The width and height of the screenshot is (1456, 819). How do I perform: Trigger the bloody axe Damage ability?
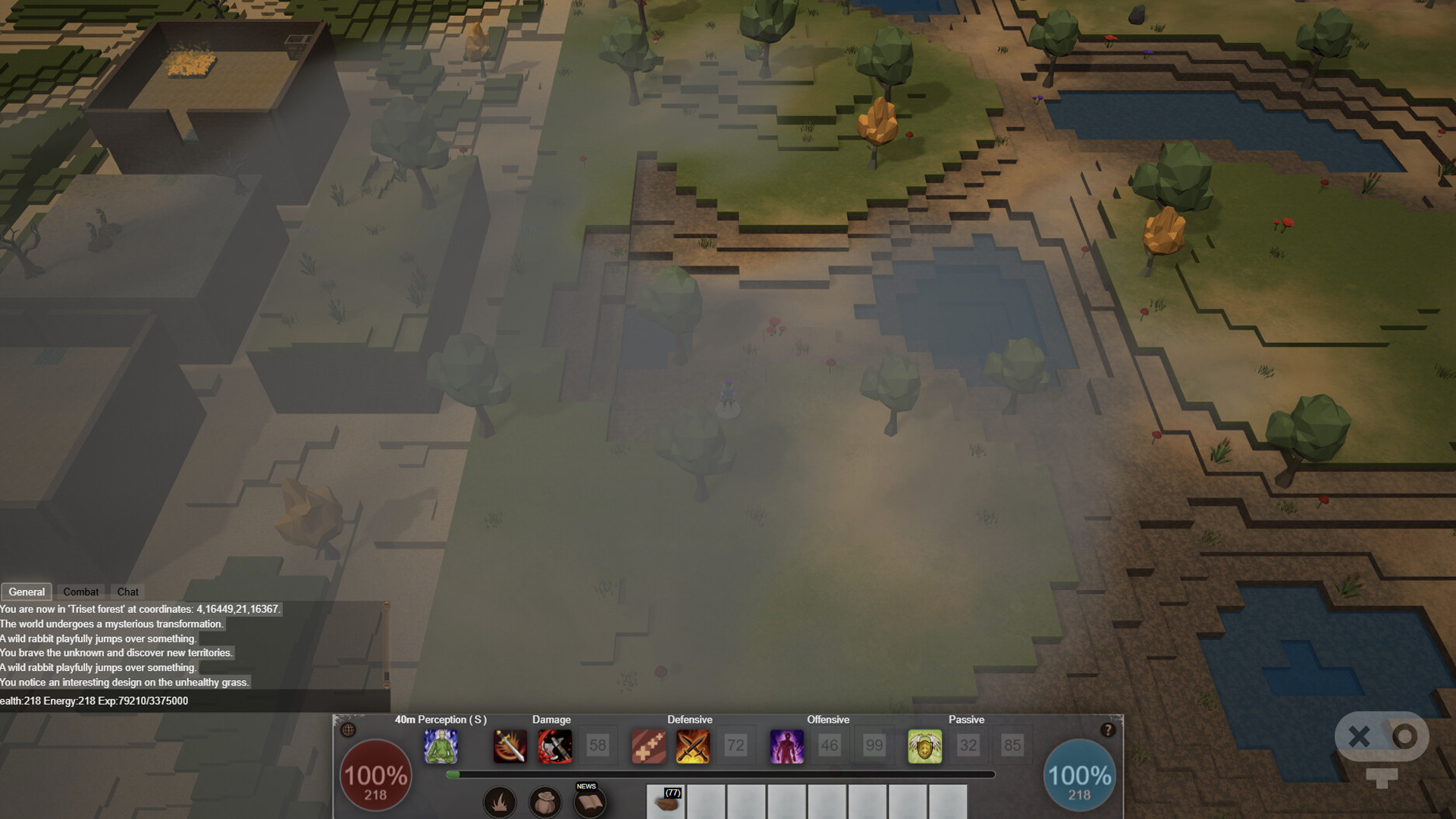(554, 746)
